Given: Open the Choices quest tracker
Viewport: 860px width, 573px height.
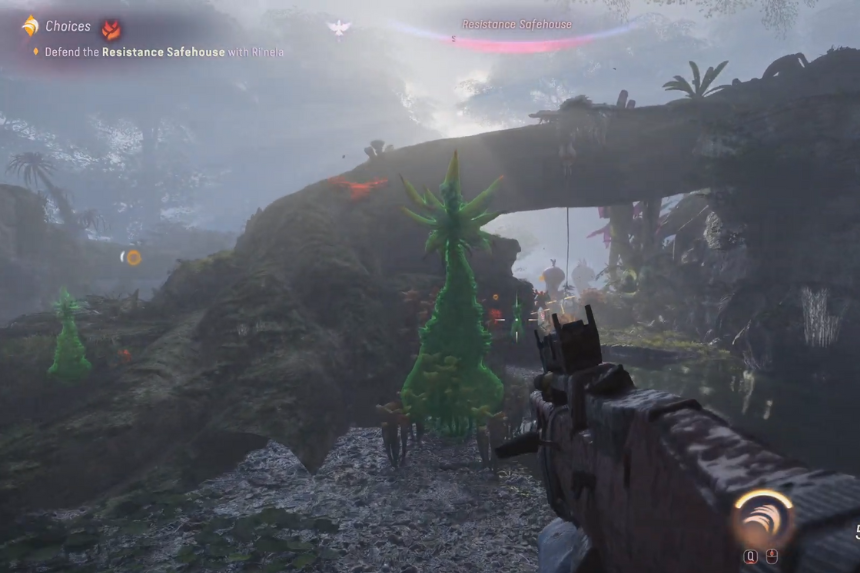Looking at the screenshot, I should tap(67, 27).
